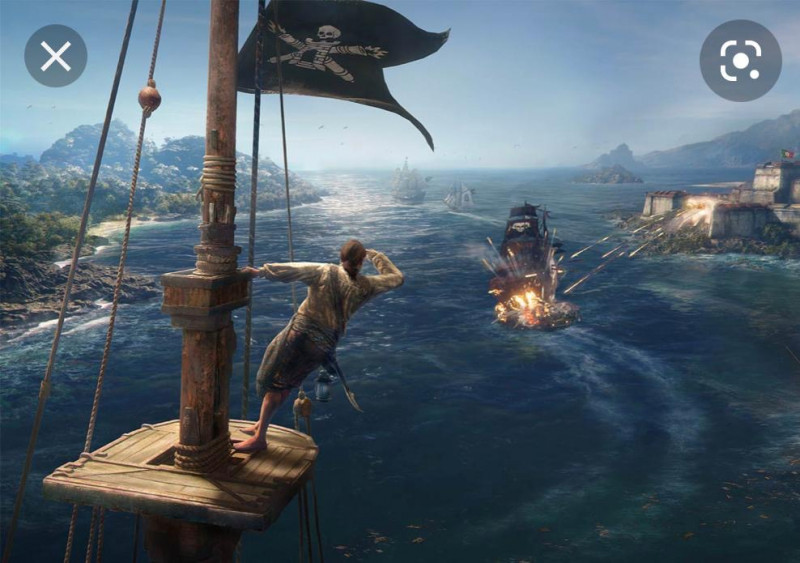Activate the visual search lens icon
Image resolution: width=800 pixels, height=563 pixels.
pos(740,60)
